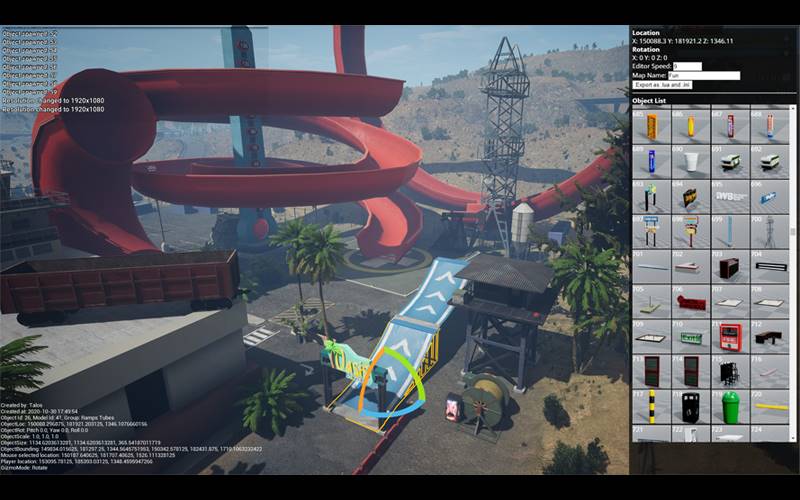
Task: Click the Object List scrollbar
Action: 794,232
